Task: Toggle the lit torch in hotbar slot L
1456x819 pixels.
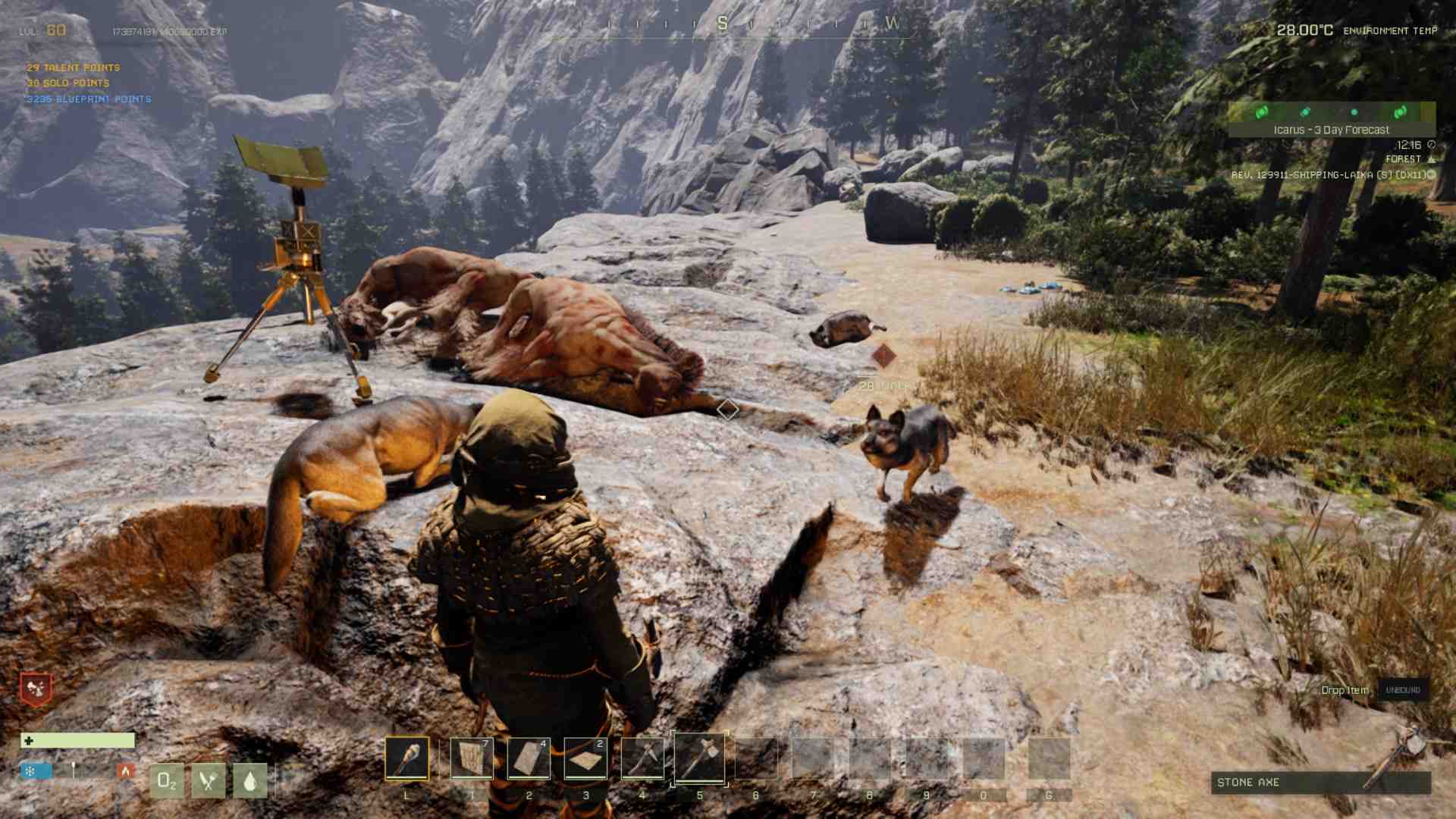Action: (409, 759)
